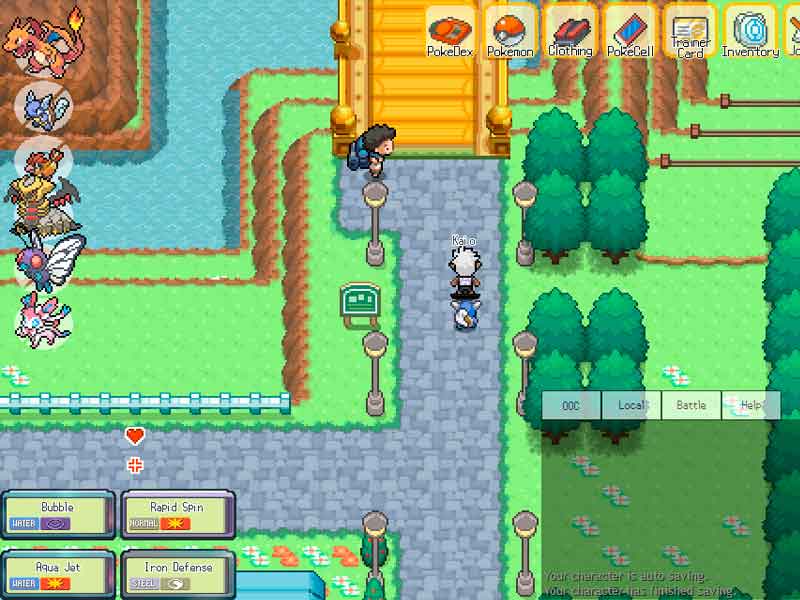The image size is (800, 600).
Task: Pick Sylveon from the party list
Action: pos(43,315)
